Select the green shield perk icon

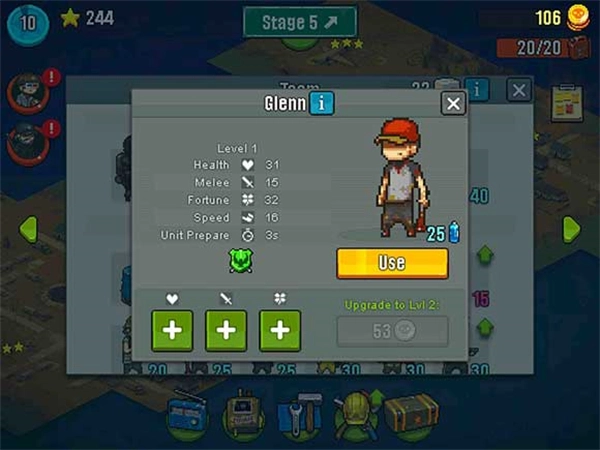[238, 261]
